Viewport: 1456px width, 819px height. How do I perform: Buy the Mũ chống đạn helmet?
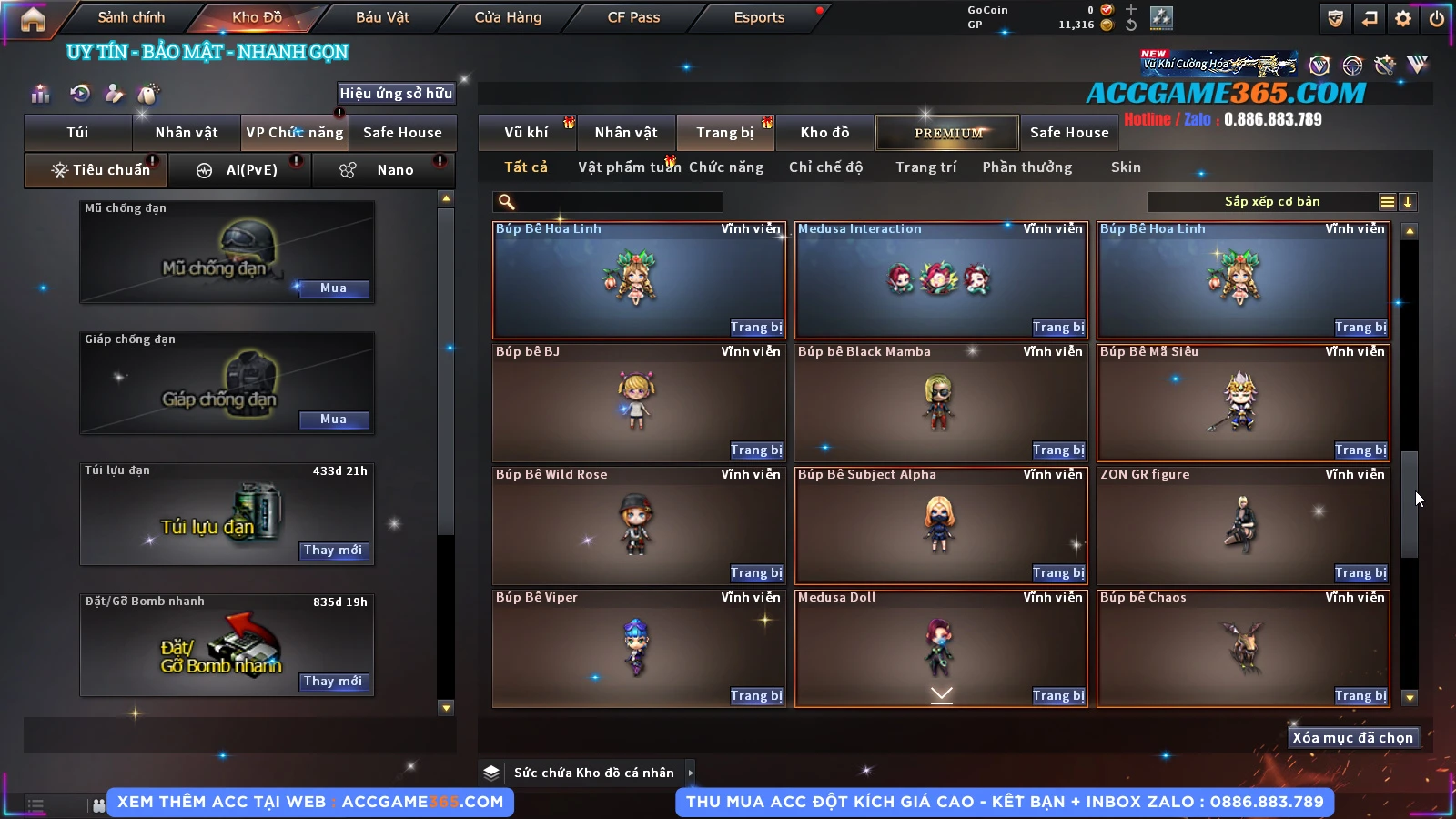(x=333, y=288)
